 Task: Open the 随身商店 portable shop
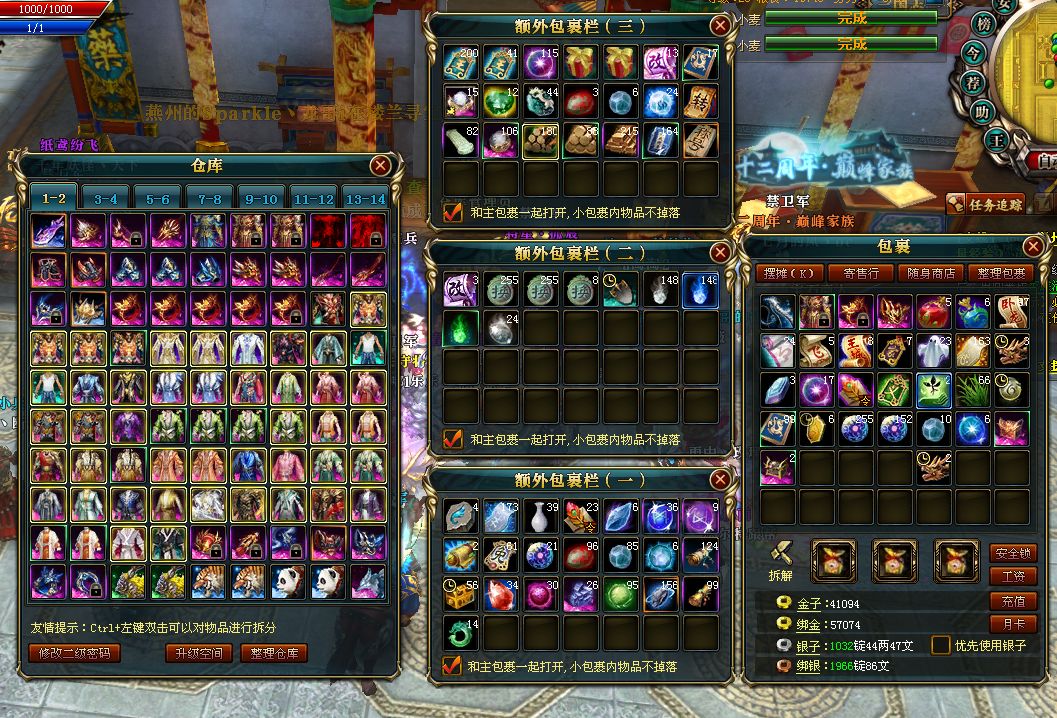click(x=930, y=273)
